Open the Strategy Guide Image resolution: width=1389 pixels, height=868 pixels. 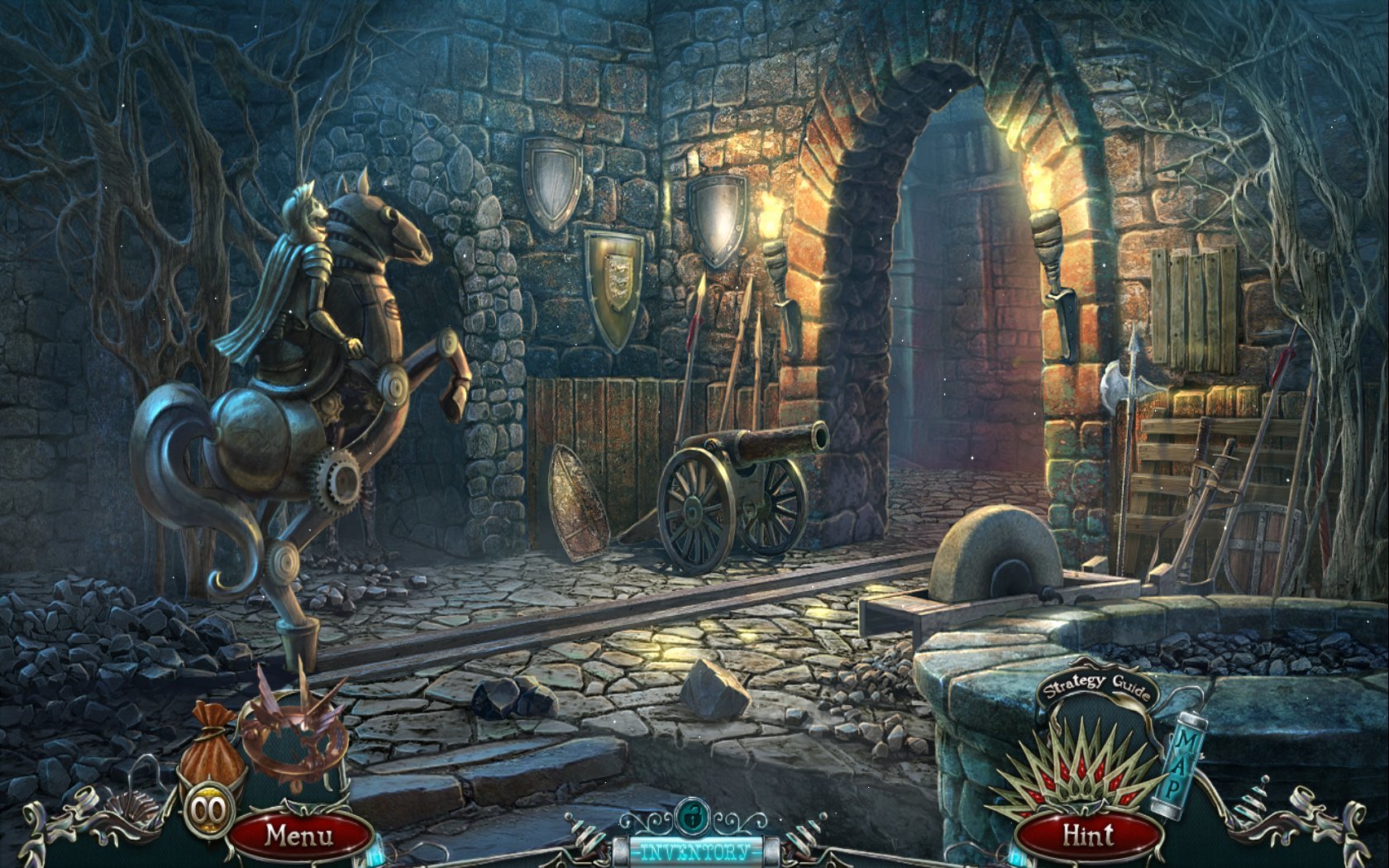coord(1096,685)
